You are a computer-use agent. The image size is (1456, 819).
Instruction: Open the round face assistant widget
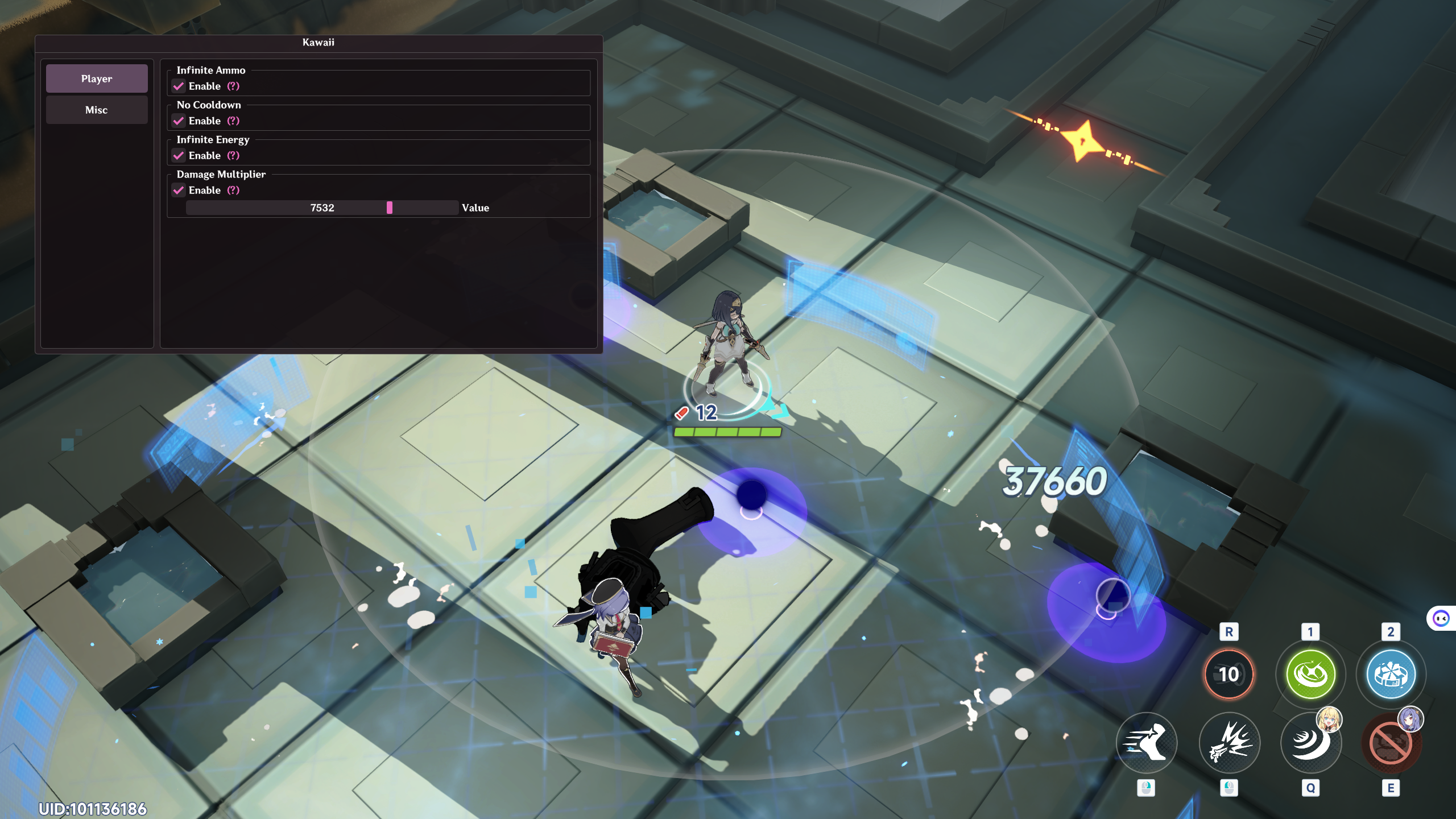(1441, 618)
